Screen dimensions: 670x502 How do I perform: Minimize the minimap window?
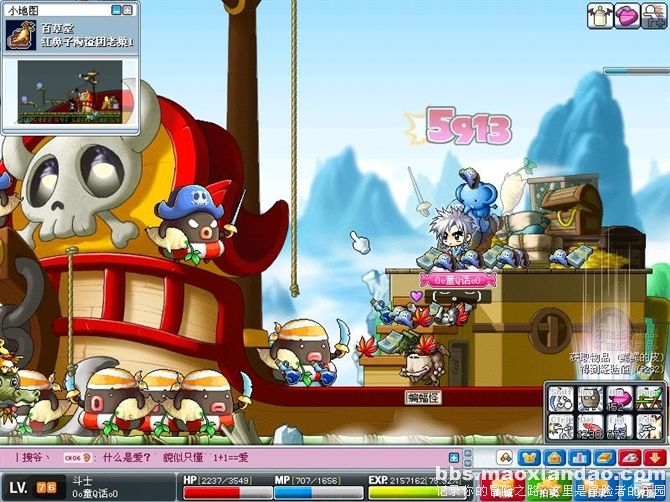113,10
